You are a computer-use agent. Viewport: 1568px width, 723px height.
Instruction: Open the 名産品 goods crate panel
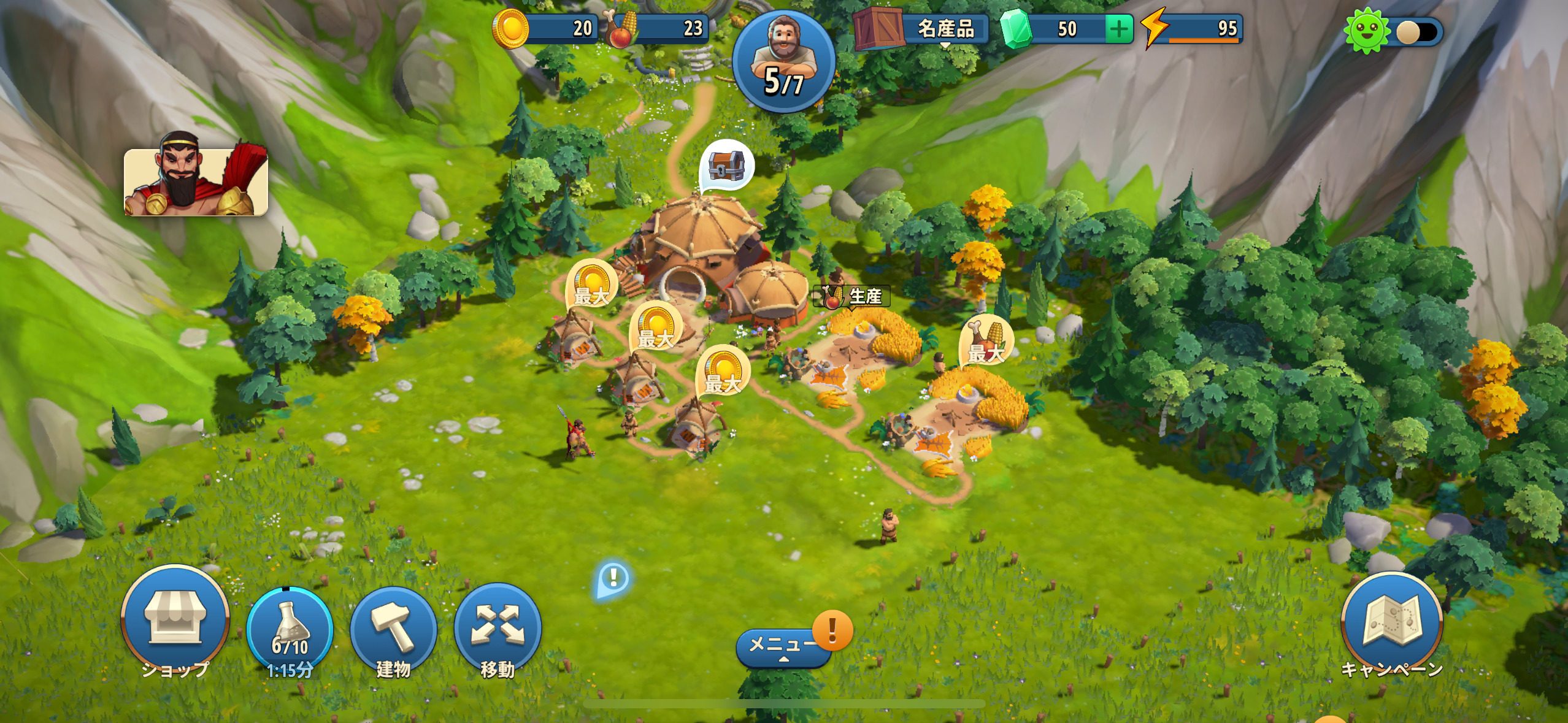pyautogui.click(x=921, y=29)
